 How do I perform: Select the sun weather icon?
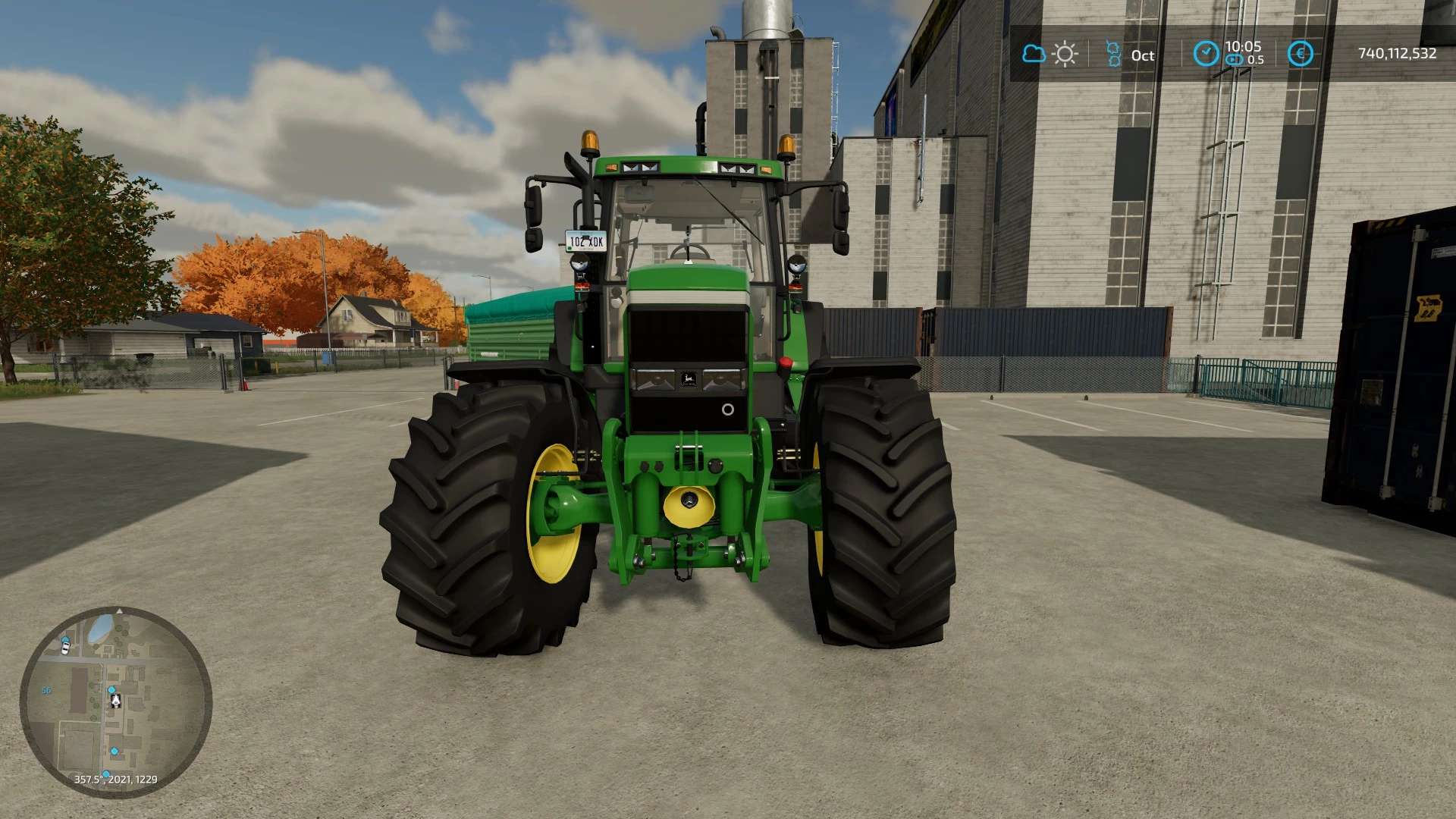1065,54
